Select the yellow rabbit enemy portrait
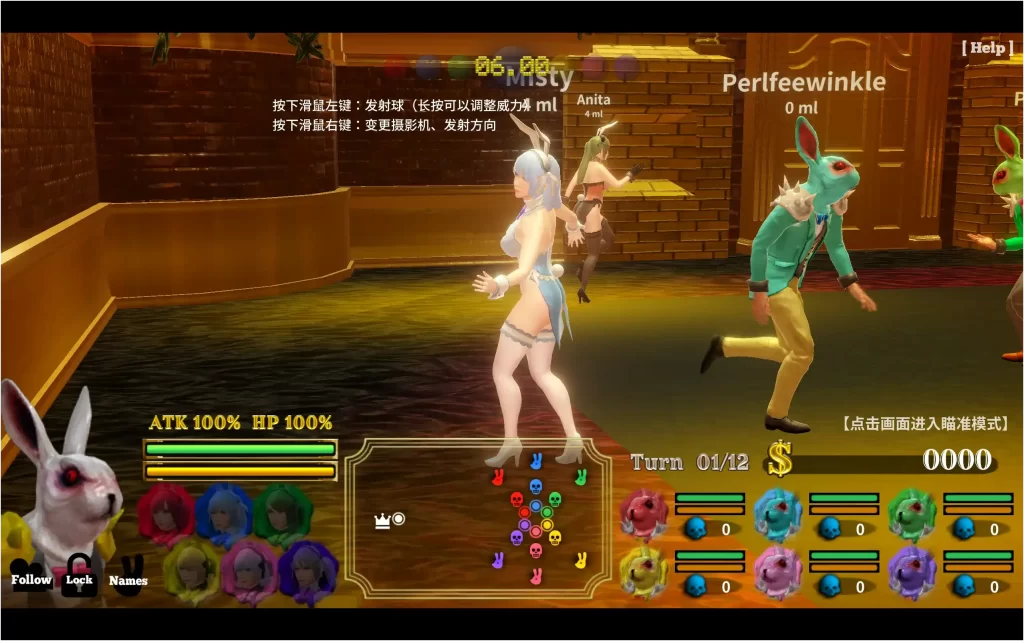The height and width of the screenshot is (641, 1024). pos(644,572)
